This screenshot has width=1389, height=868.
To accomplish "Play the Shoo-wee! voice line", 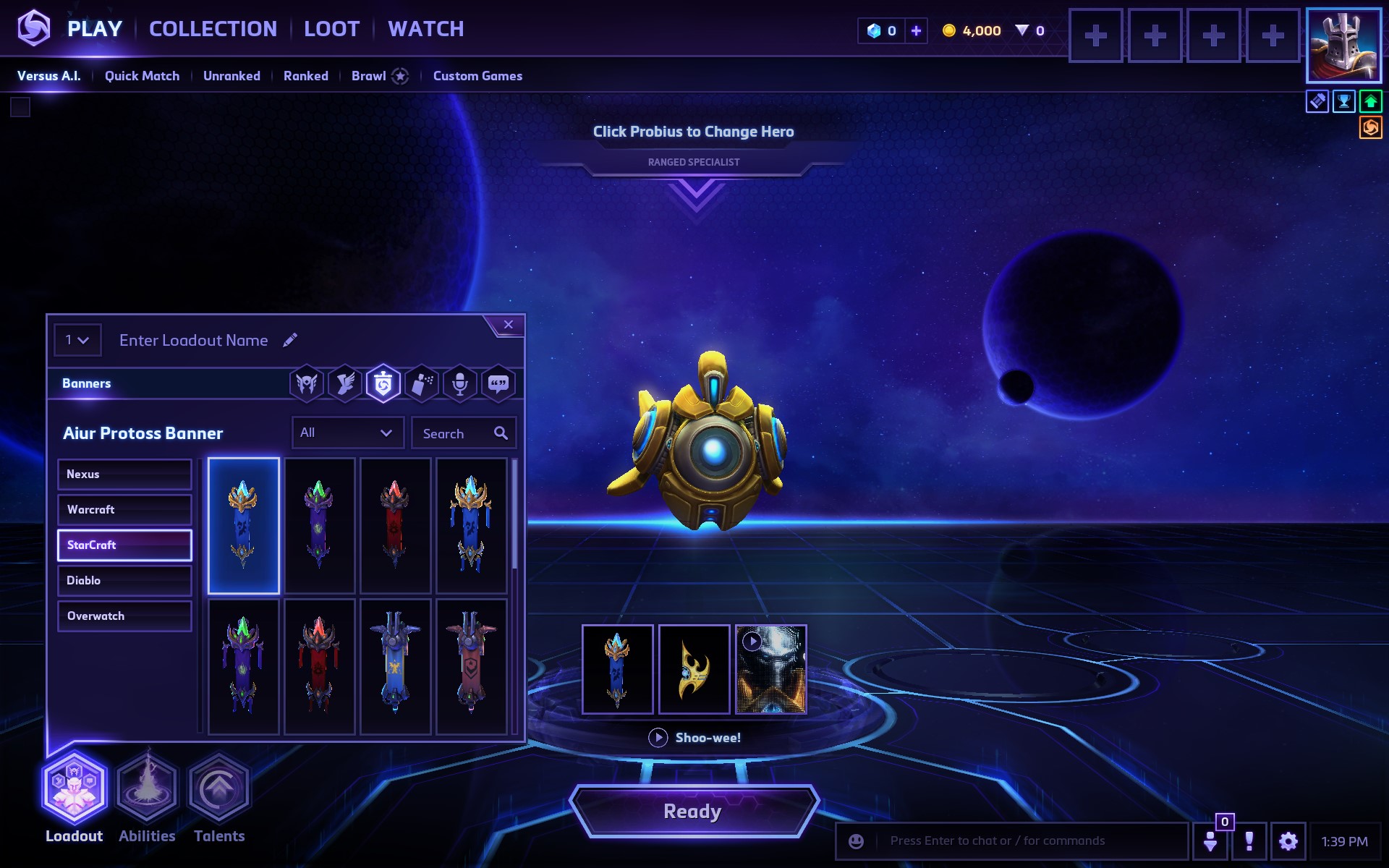I will point(658,738).
